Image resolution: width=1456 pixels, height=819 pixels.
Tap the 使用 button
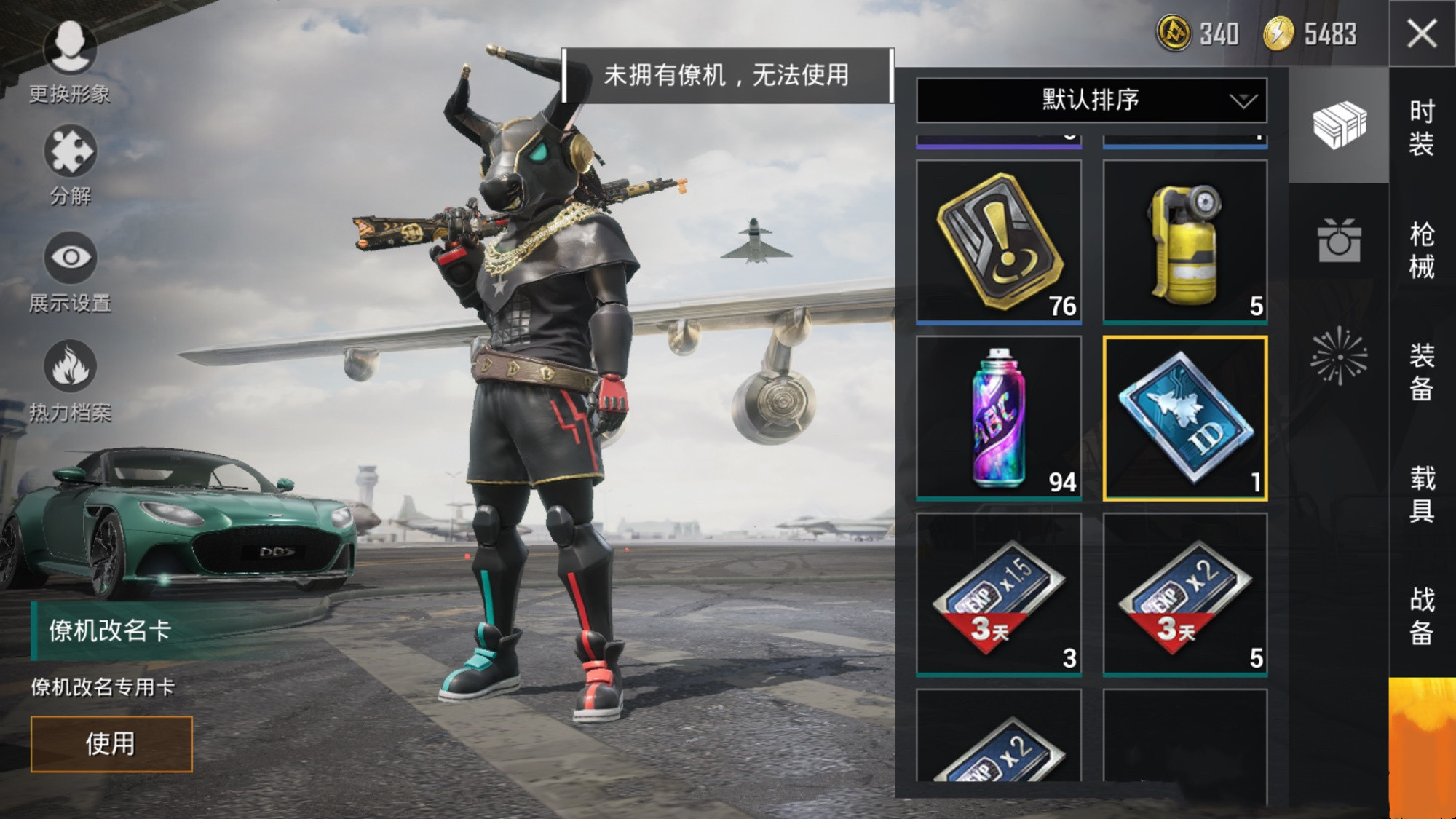pos(111,743)
